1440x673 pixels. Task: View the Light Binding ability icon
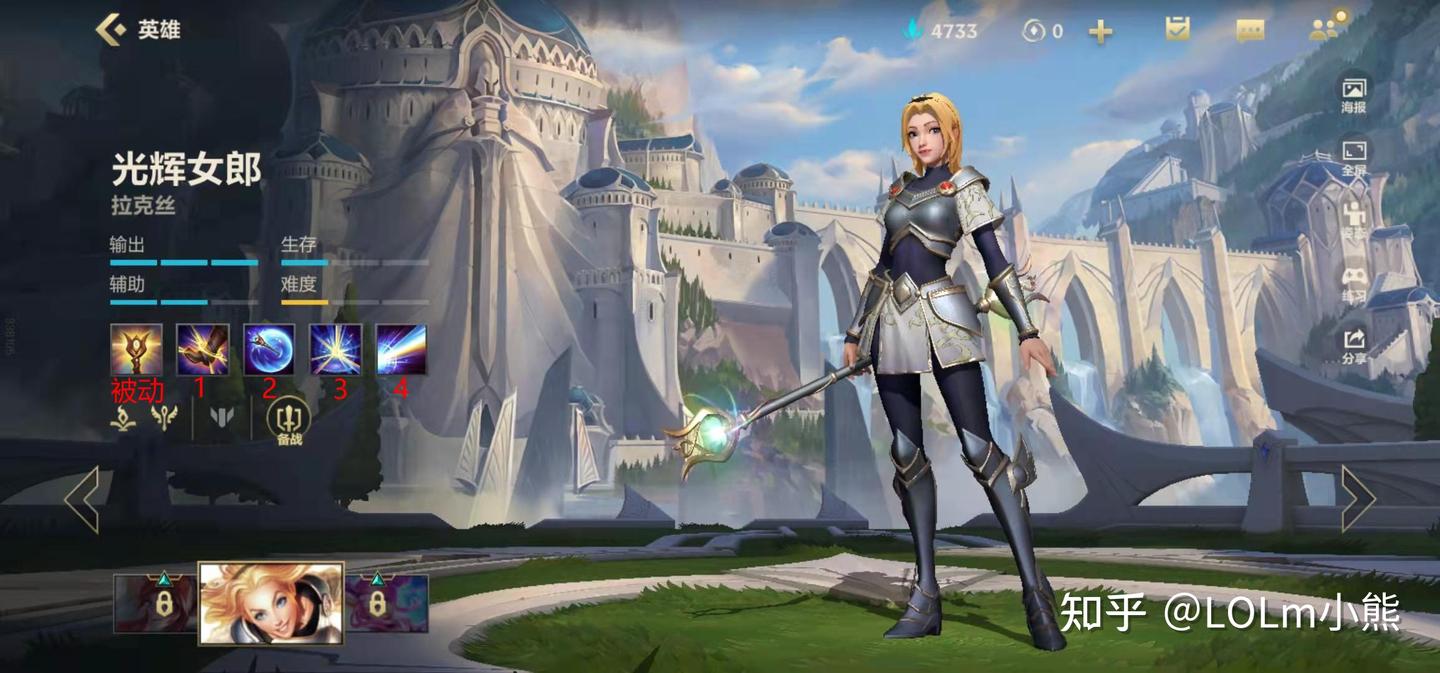202,349
